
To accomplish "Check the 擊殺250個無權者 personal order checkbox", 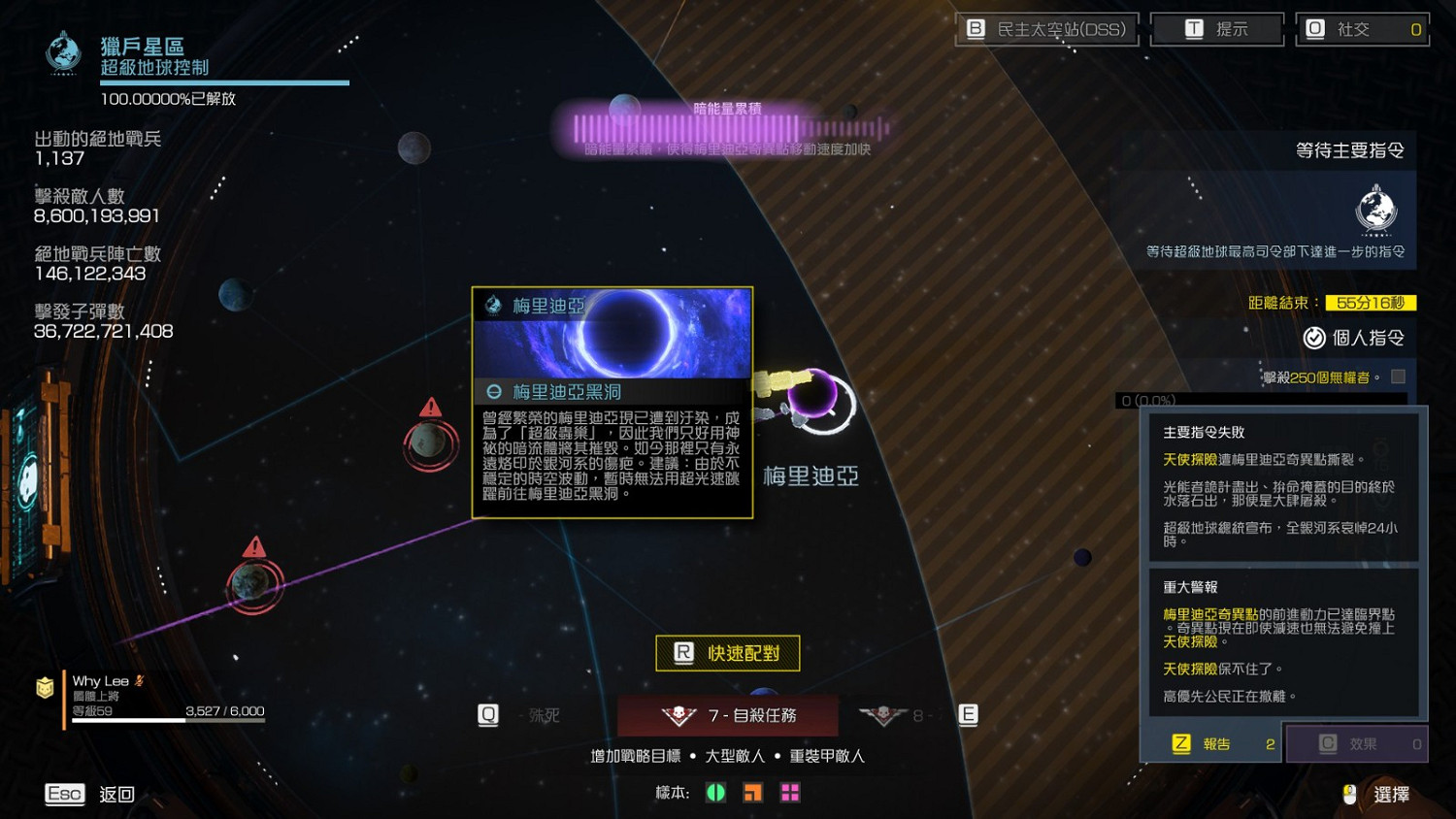I will (1399, 378).
